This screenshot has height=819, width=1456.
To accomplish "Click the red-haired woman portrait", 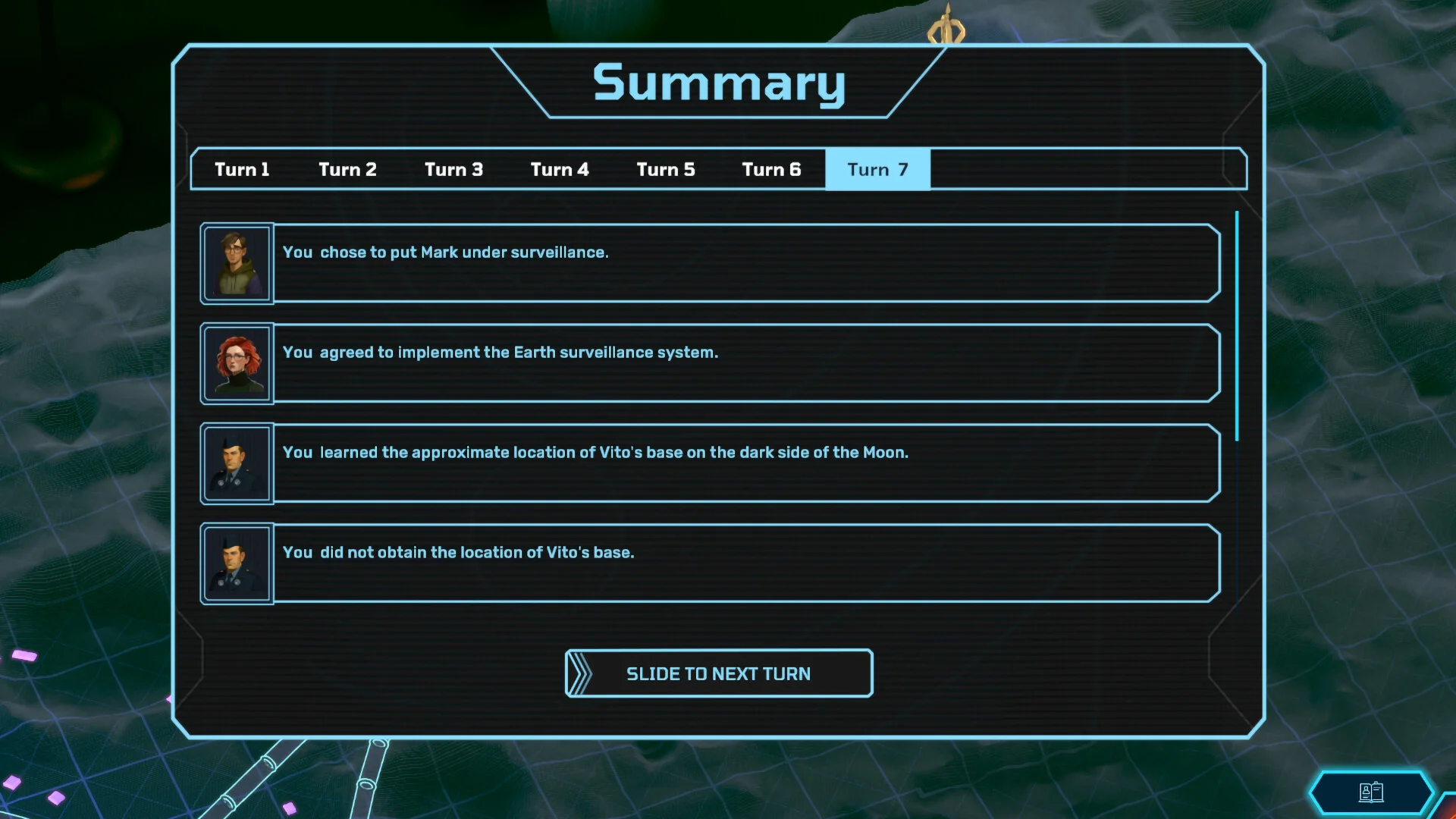I will click(237, 363).
